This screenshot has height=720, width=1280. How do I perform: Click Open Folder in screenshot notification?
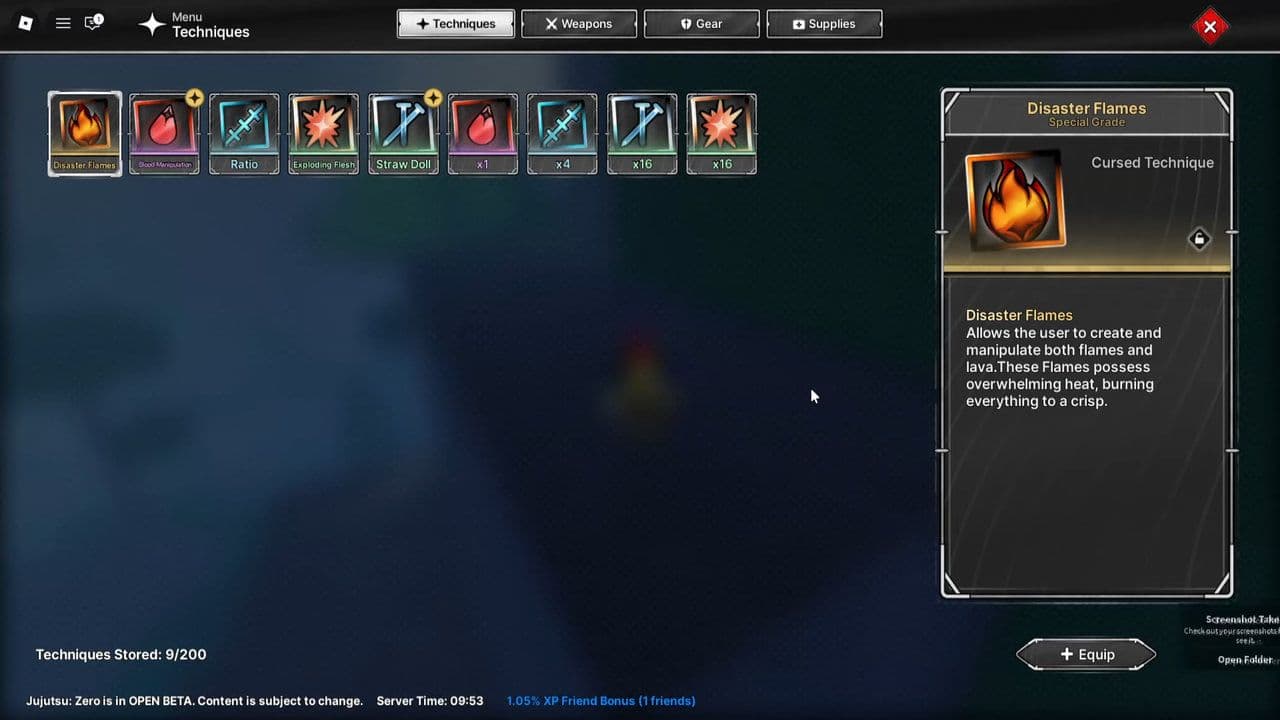pyautogui.click(x=1244, y=660)
